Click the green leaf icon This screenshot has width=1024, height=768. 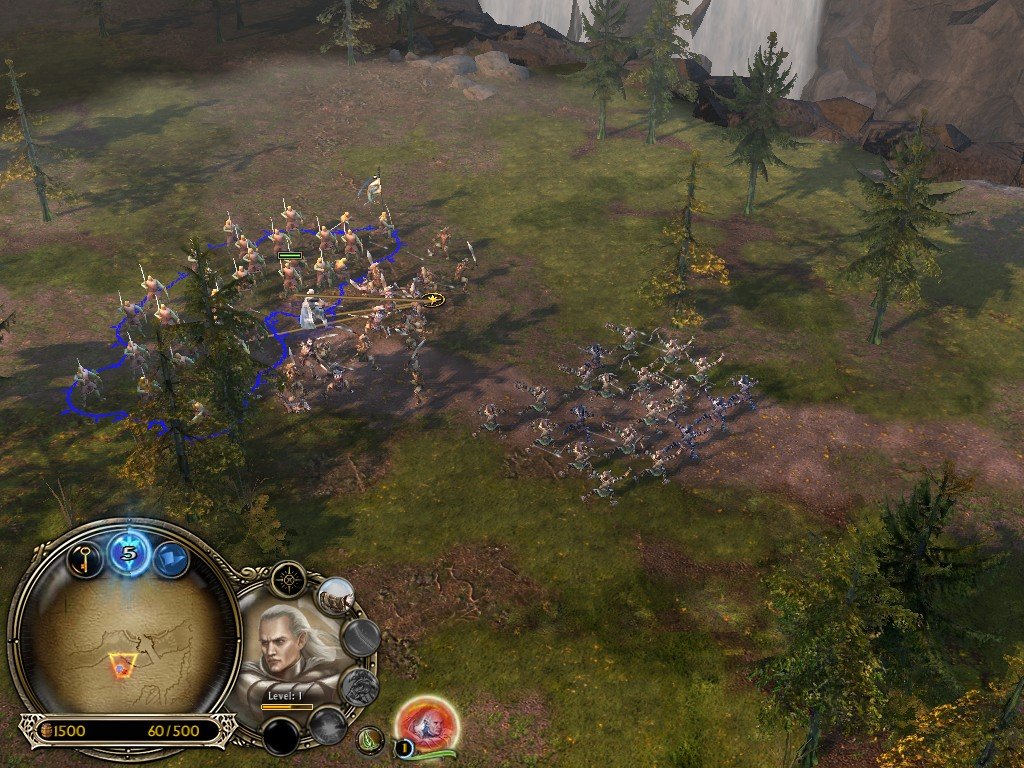pos(370,740)
